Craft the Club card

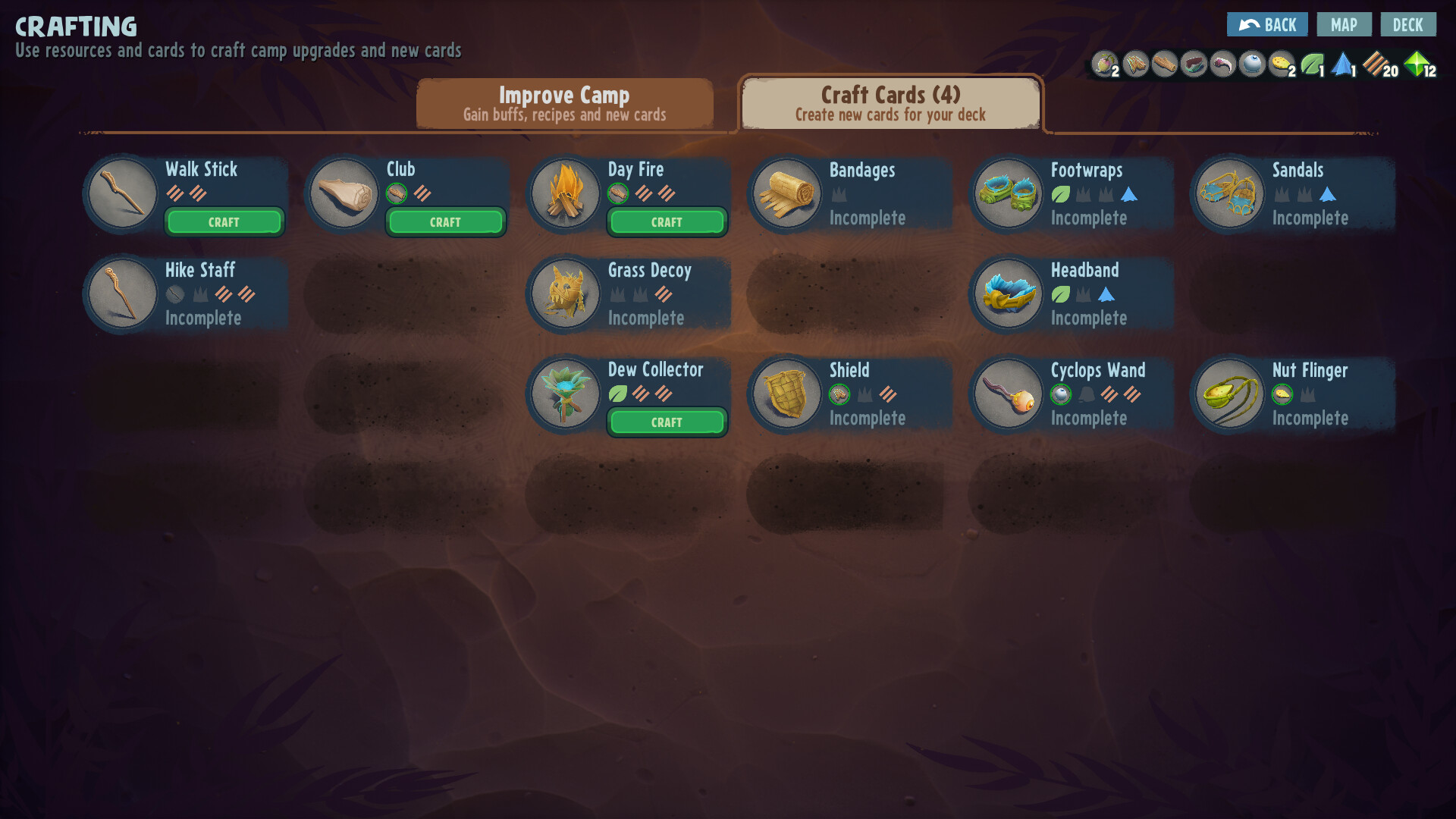[x=445, y=222]
